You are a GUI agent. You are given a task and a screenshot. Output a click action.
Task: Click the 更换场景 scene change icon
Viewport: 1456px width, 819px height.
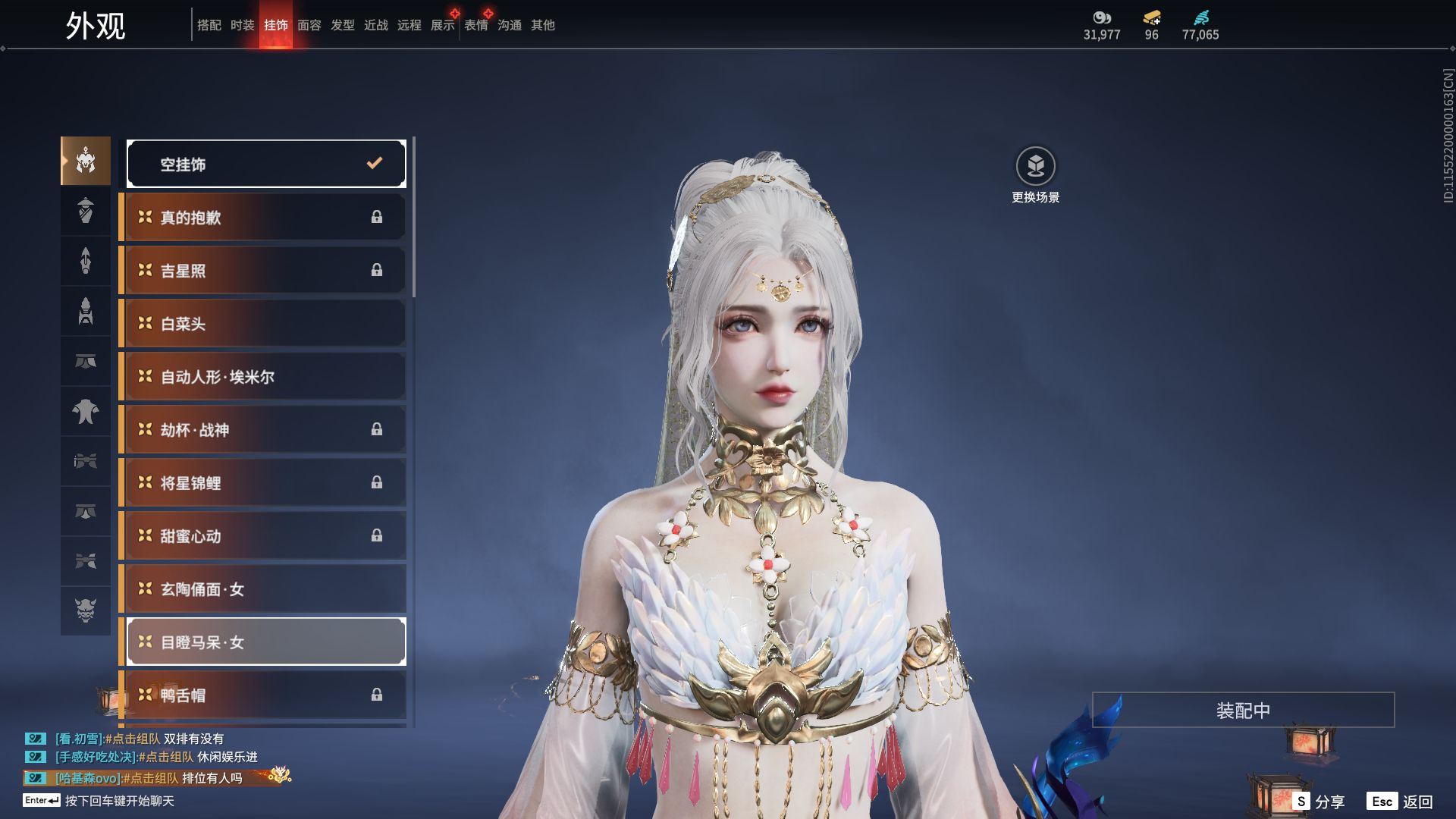pyautogui.click(x=1035, y=166)
